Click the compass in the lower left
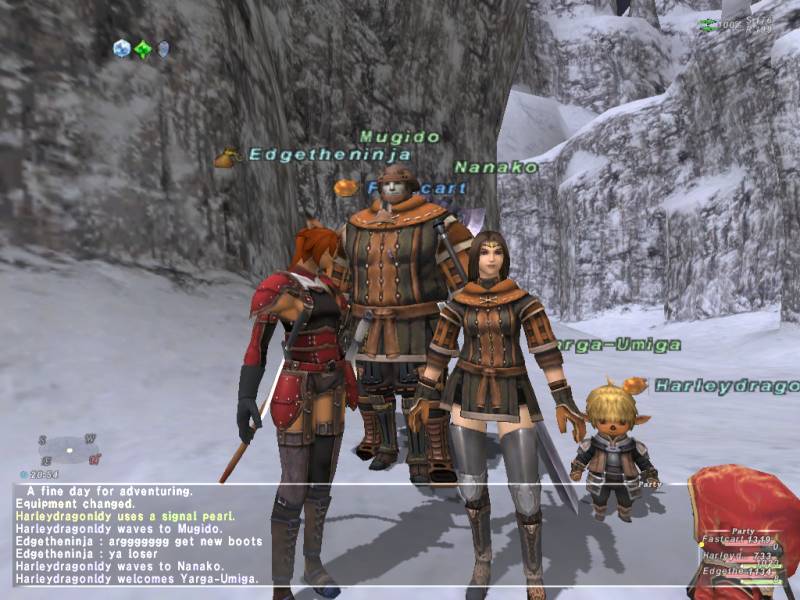The image size is (800, 600). (x=70, y=449)
